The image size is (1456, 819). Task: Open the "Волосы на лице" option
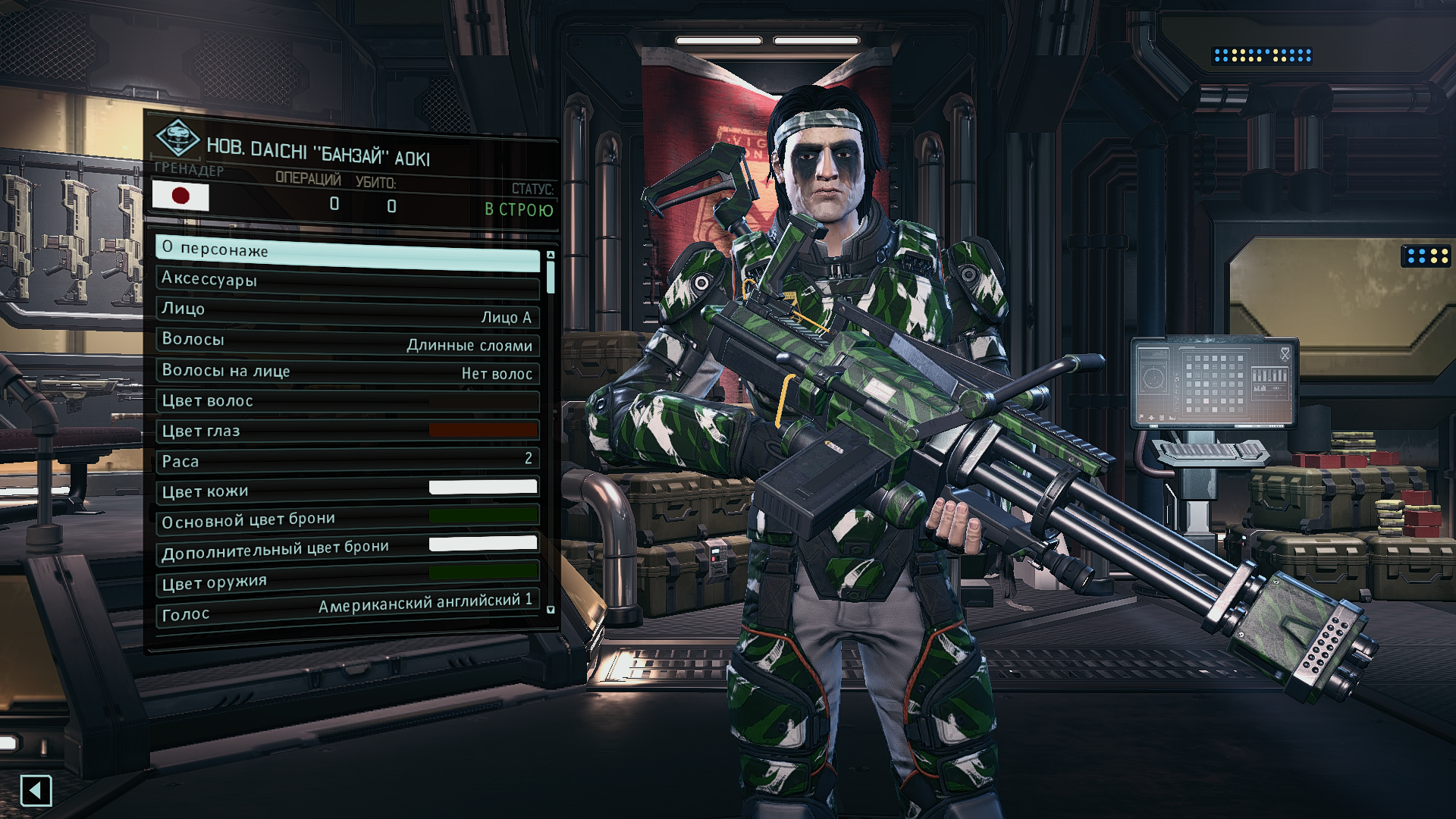pyautogui.click(x=347, y=372)
